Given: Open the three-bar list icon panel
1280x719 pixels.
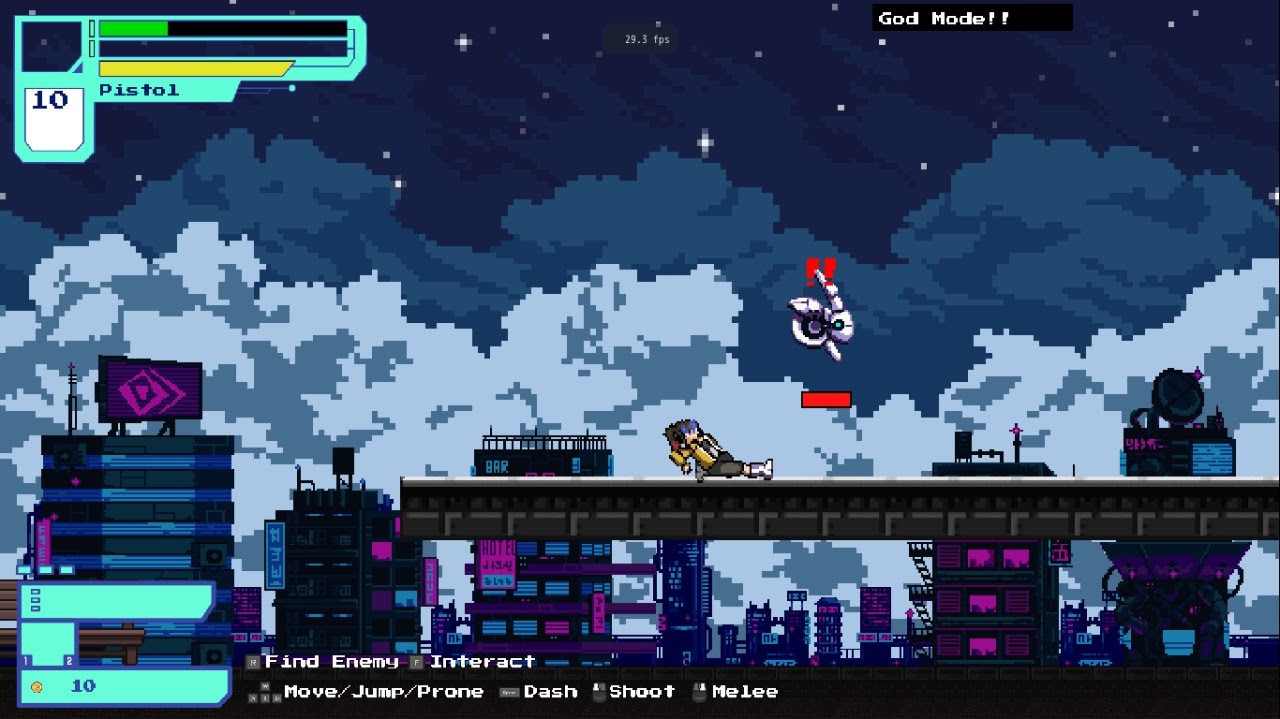Looking at the screenshot, I should 36,601.
